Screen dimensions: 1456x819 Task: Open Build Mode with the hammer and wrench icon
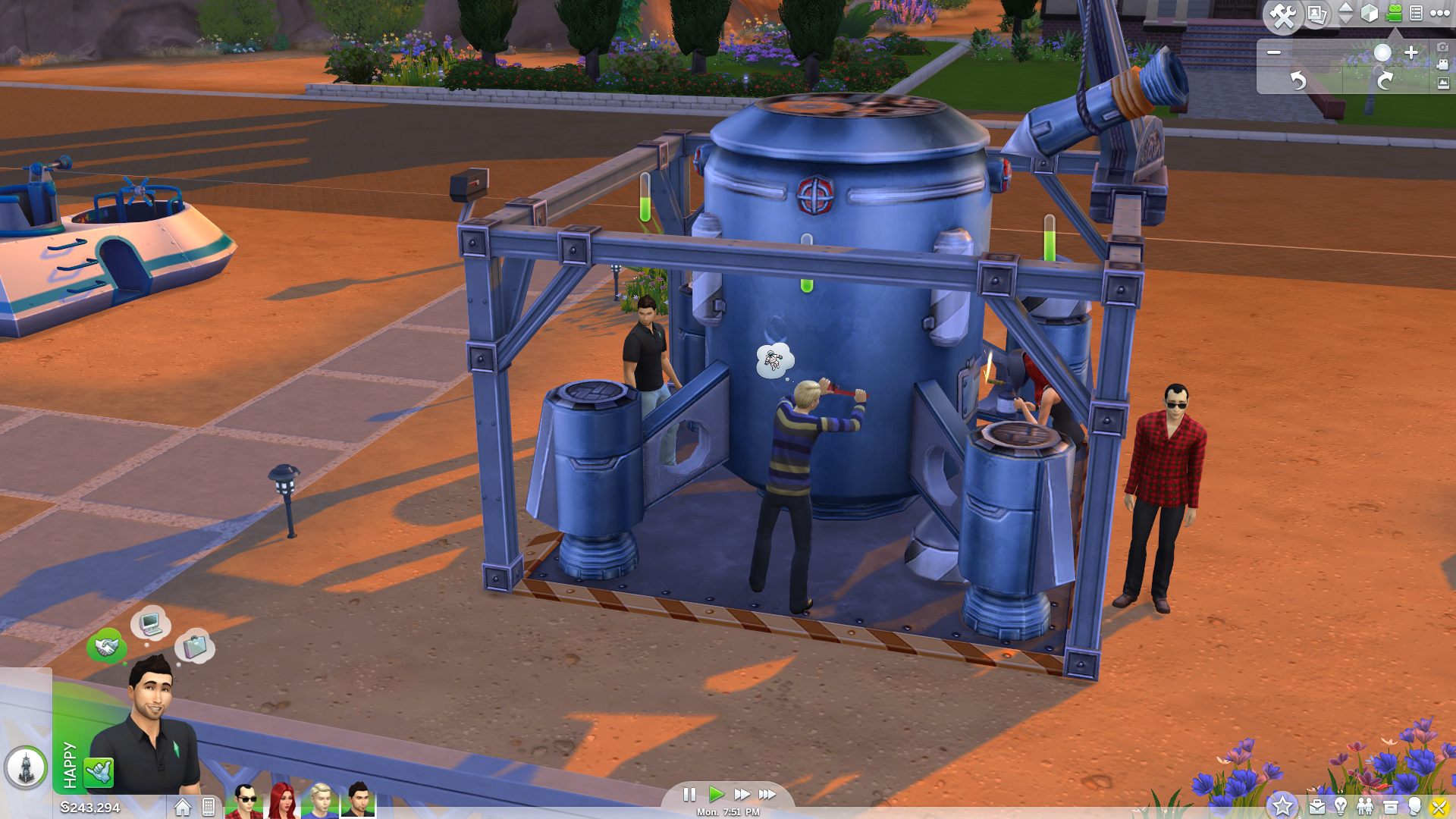1283,15
